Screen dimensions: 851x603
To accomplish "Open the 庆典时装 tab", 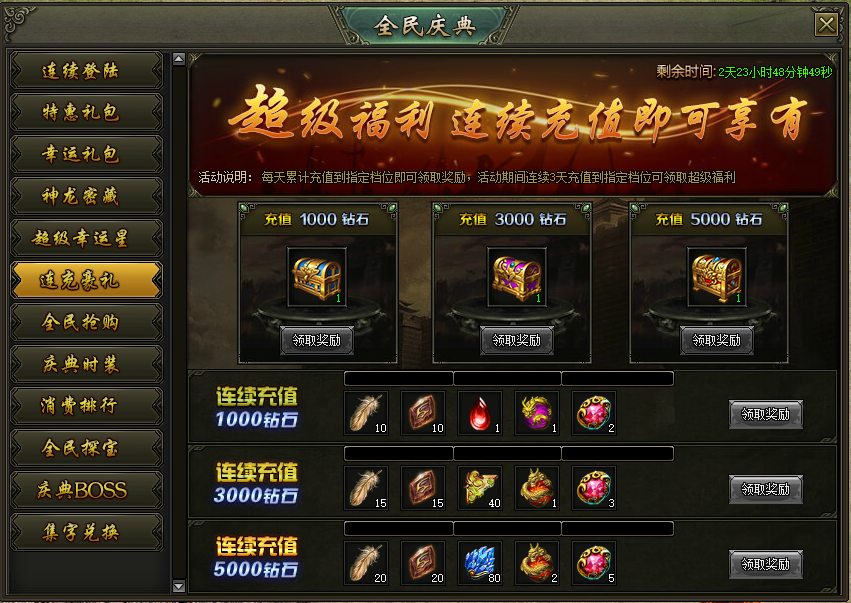I will (86, 364).
